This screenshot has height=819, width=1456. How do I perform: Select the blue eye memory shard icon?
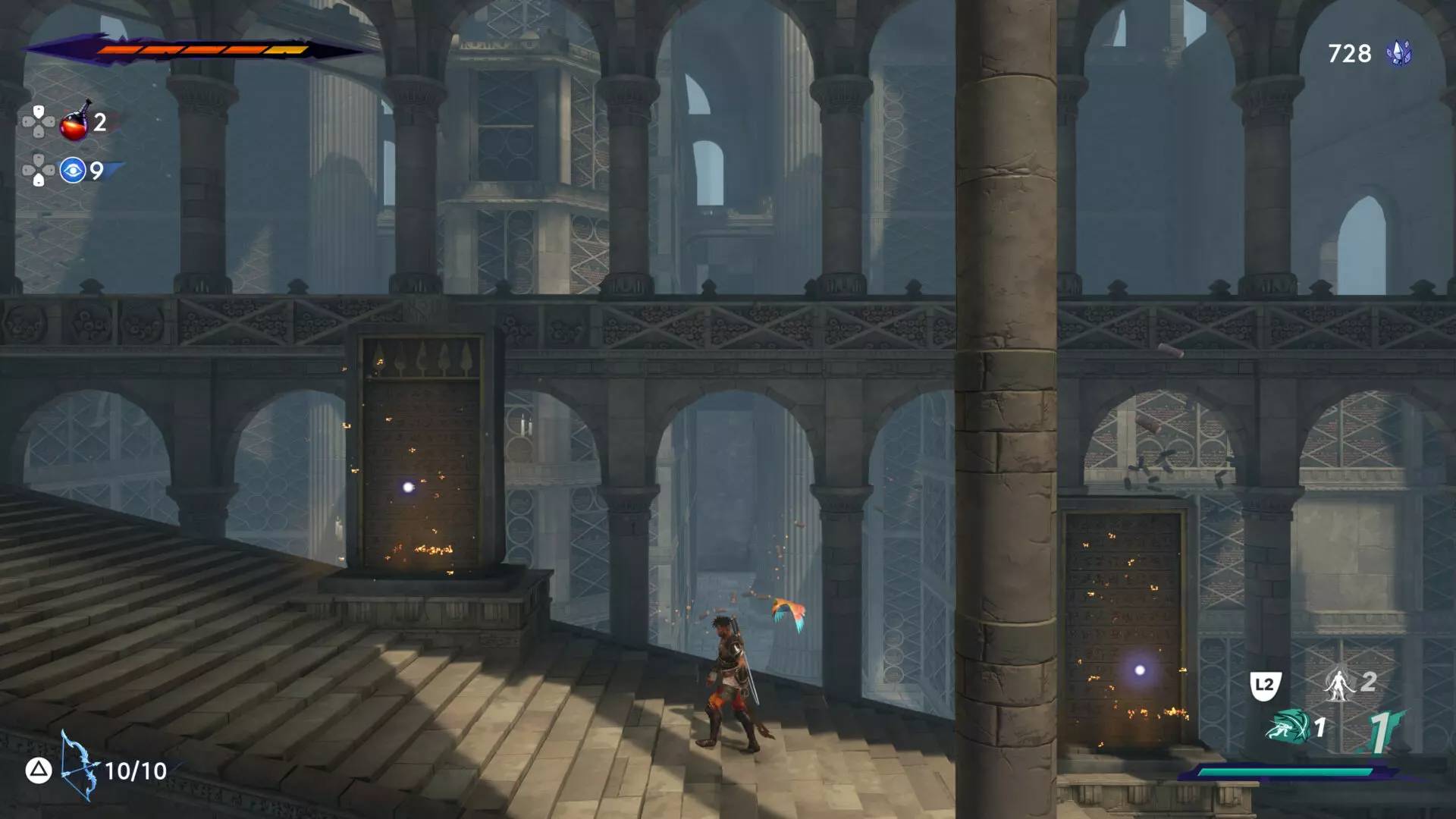pyautogui.click(x=73, y=171)
